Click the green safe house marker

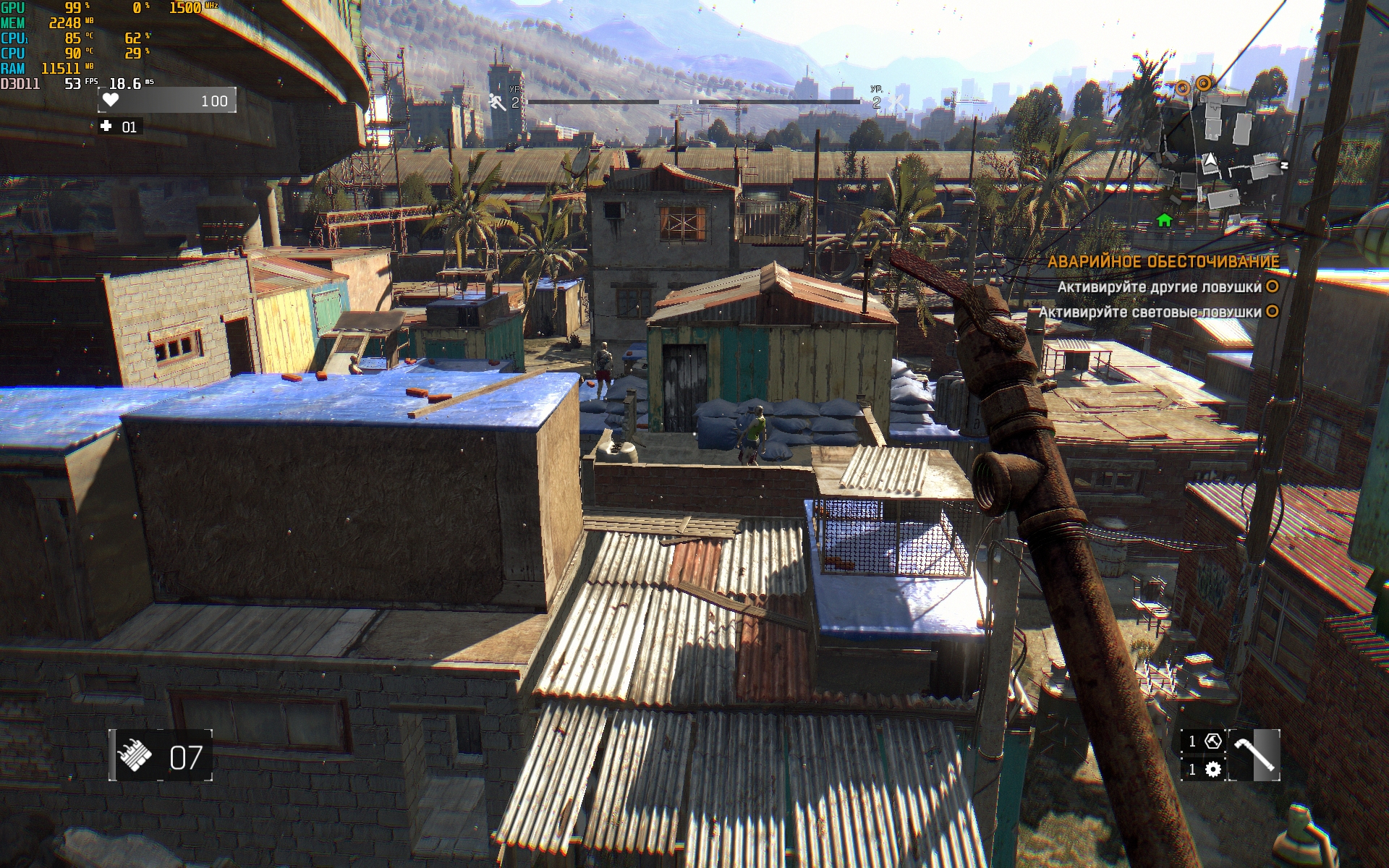[x=1164, y=220]
